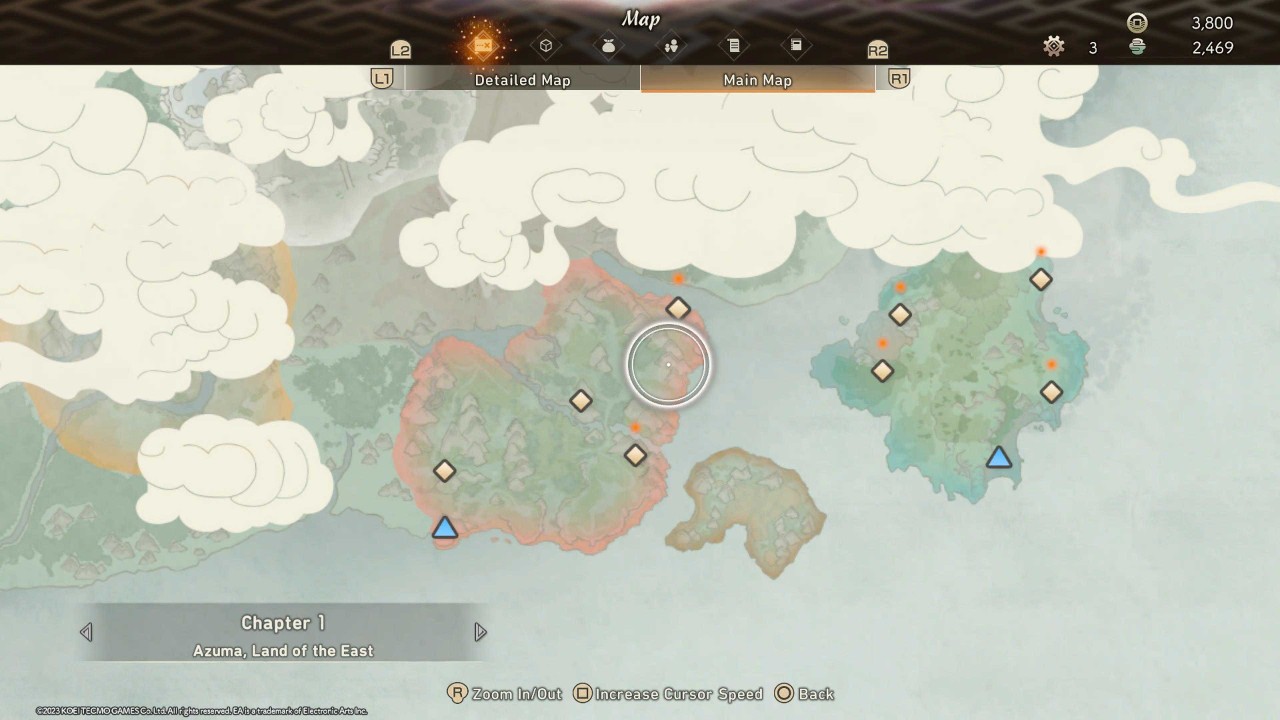This screenshot has height=720, width=1280.
Task: Select the Main Map tab
Action: tap(757, 80)
